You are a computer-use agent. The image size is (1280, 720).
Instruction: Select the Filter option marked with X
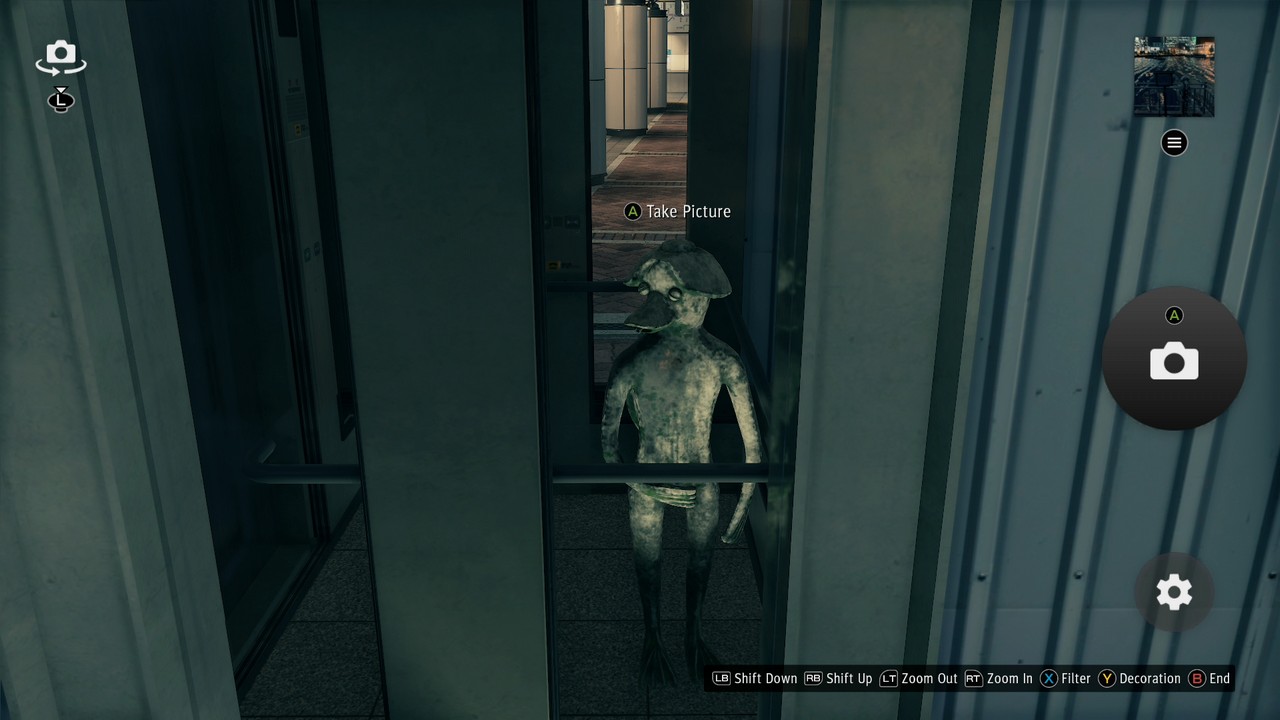pos(1063,678)
